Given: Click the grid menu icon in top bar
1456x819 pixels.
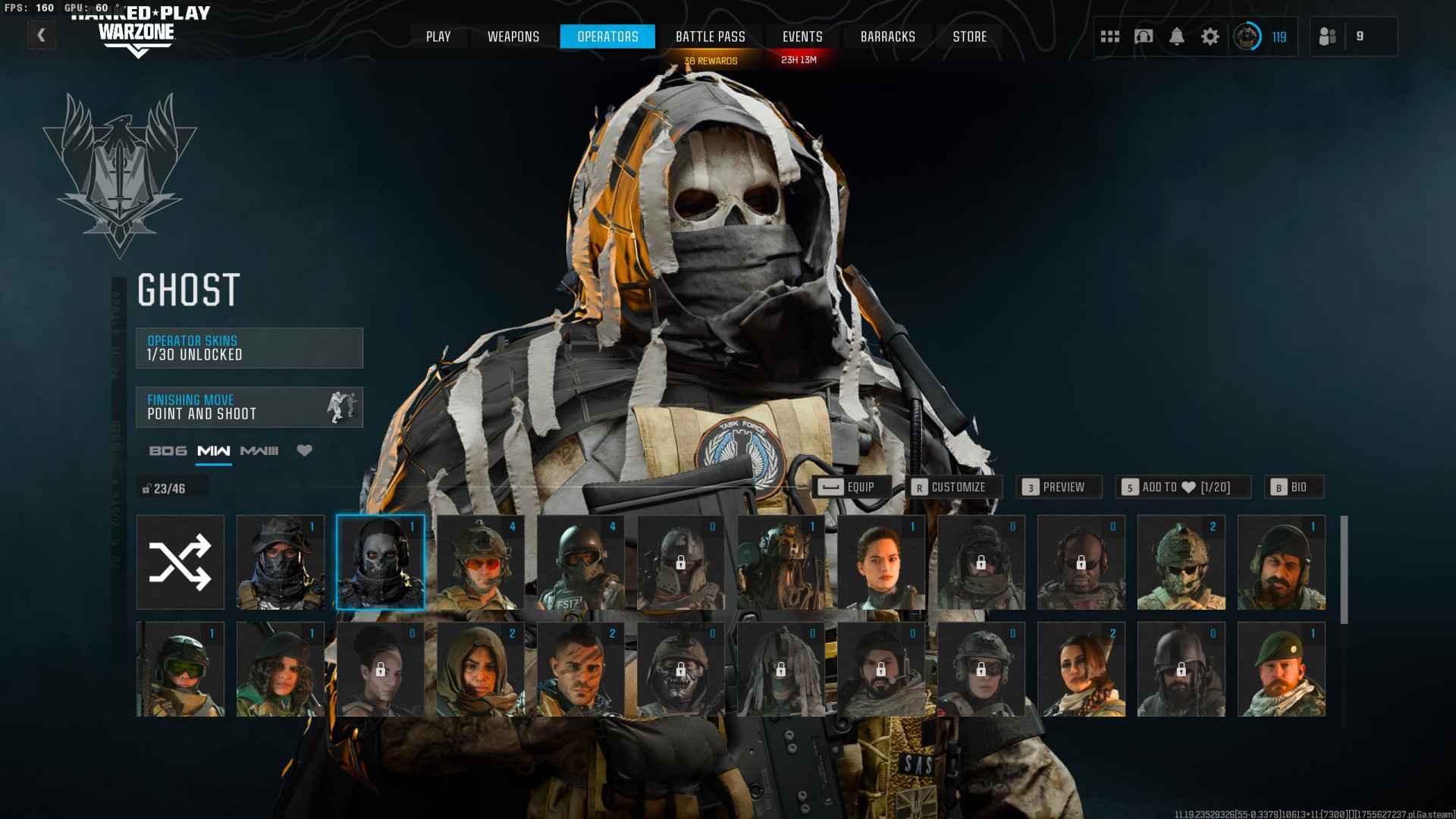Looking at the screenshot, I should [1109, 36].
